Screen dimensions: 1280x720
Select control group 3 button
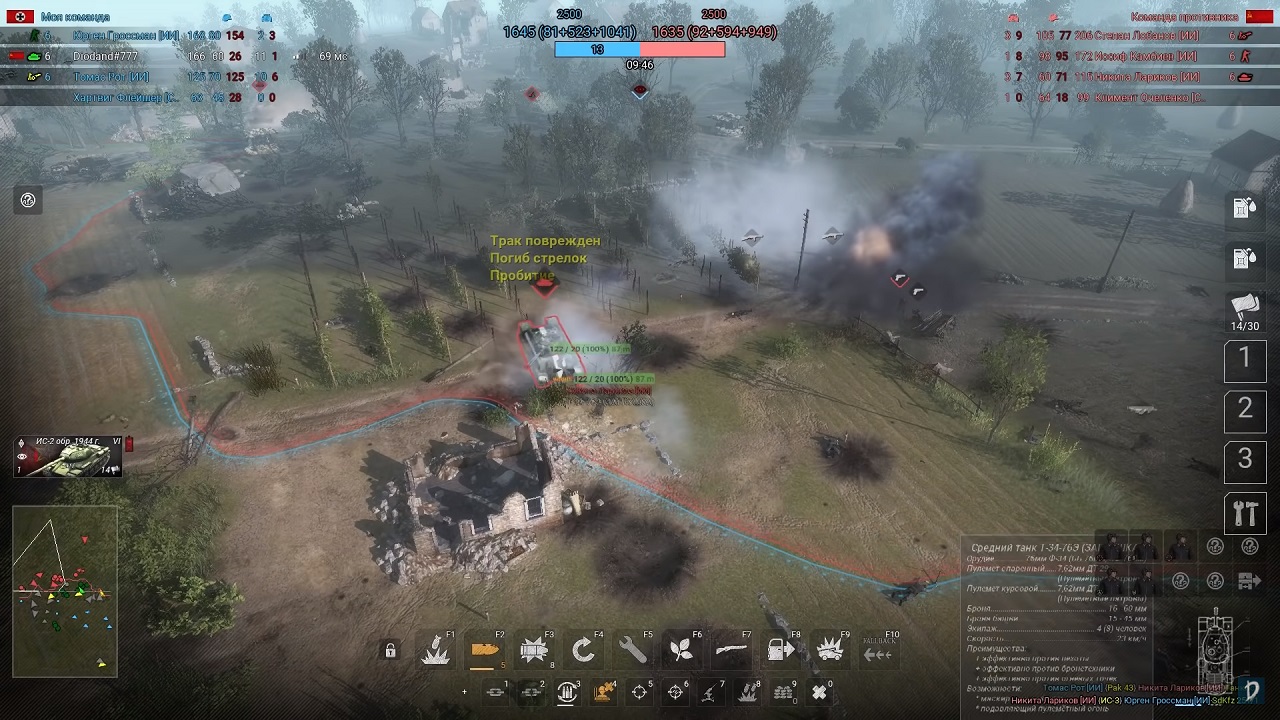coord(1245,461)
